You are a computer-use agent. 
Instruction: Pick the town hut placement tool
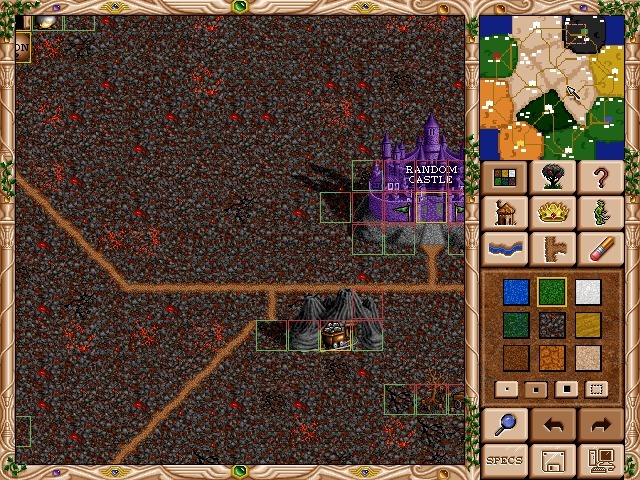[505, 213]
